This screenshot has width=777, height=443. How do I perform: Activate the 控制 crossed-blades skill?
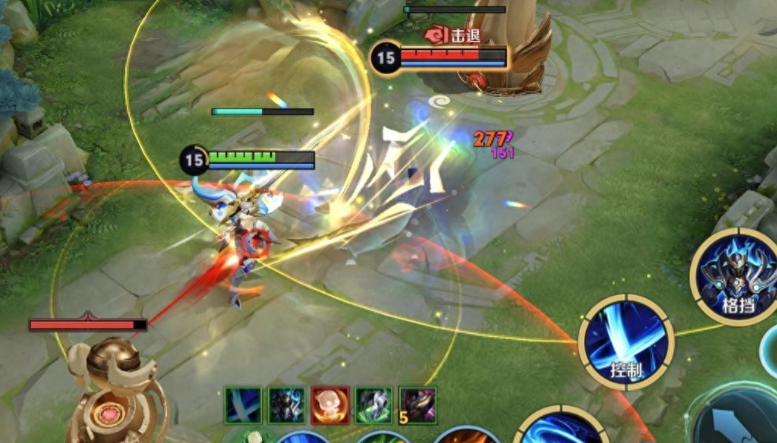coord(626,341)
